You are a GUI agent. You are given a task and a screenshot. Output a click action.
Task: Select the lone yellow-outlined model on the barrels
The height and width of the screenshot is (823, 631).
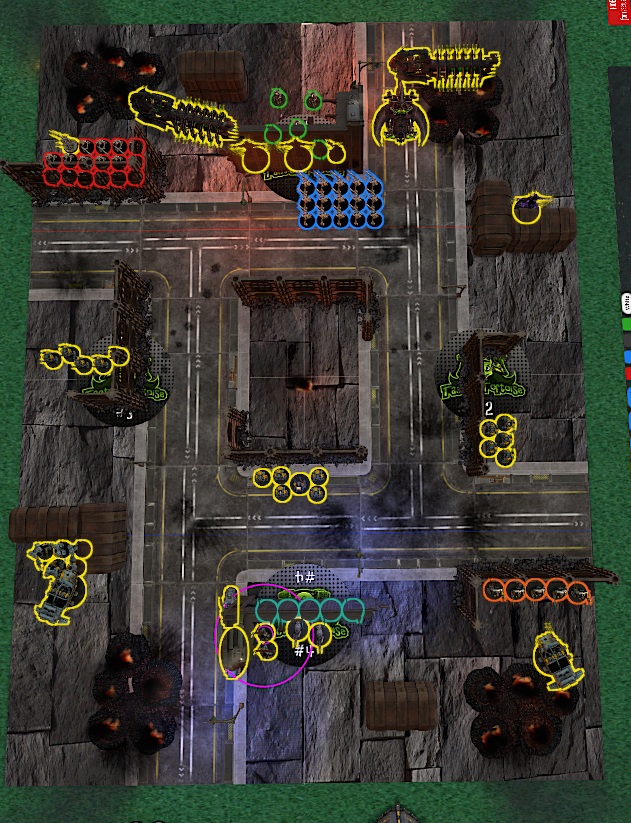click(526, 210)
